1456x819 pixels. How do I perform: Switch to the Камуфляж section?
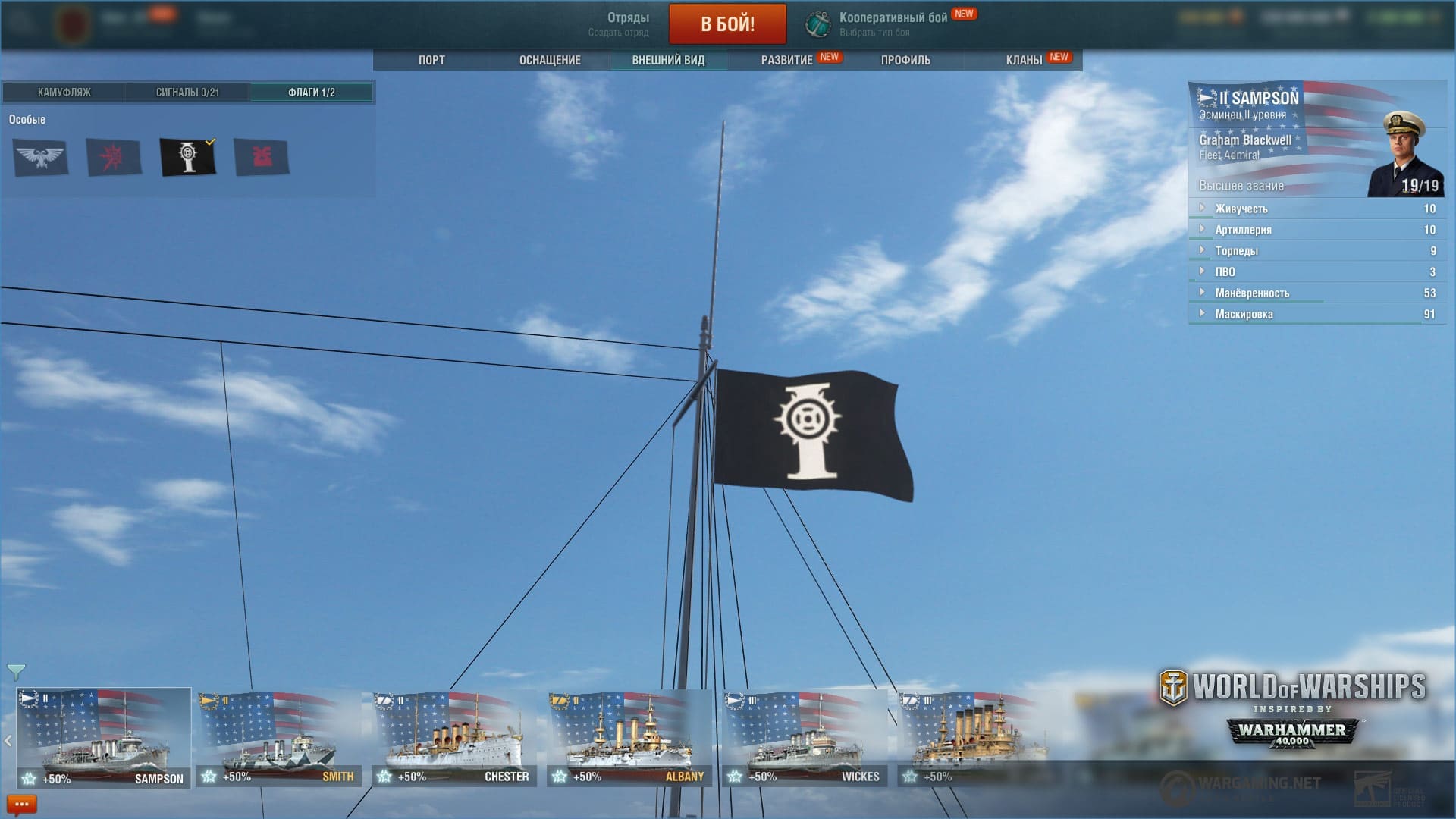[64, 93]
